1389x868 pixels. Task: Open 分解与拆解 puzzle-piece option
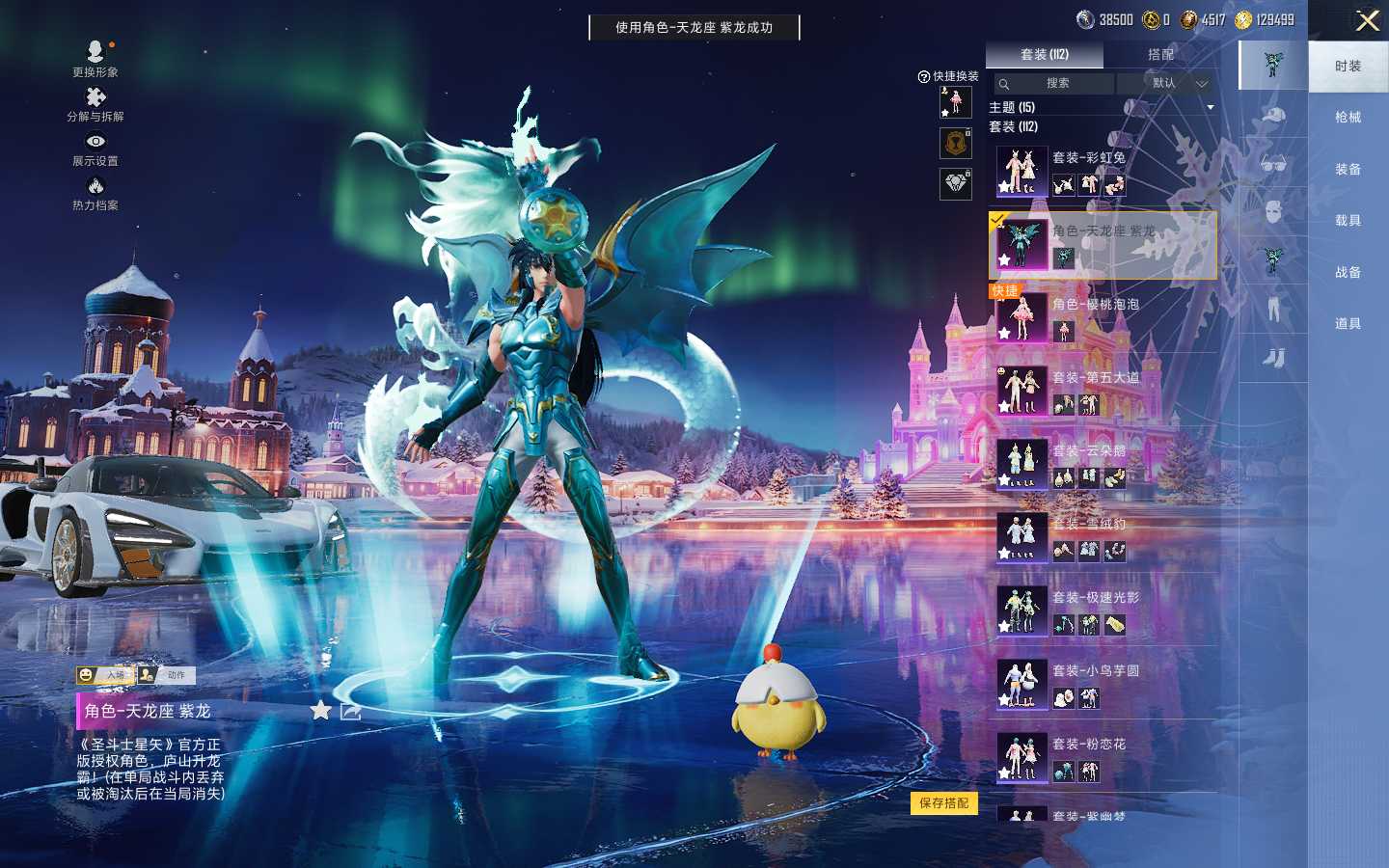(95, 103)
